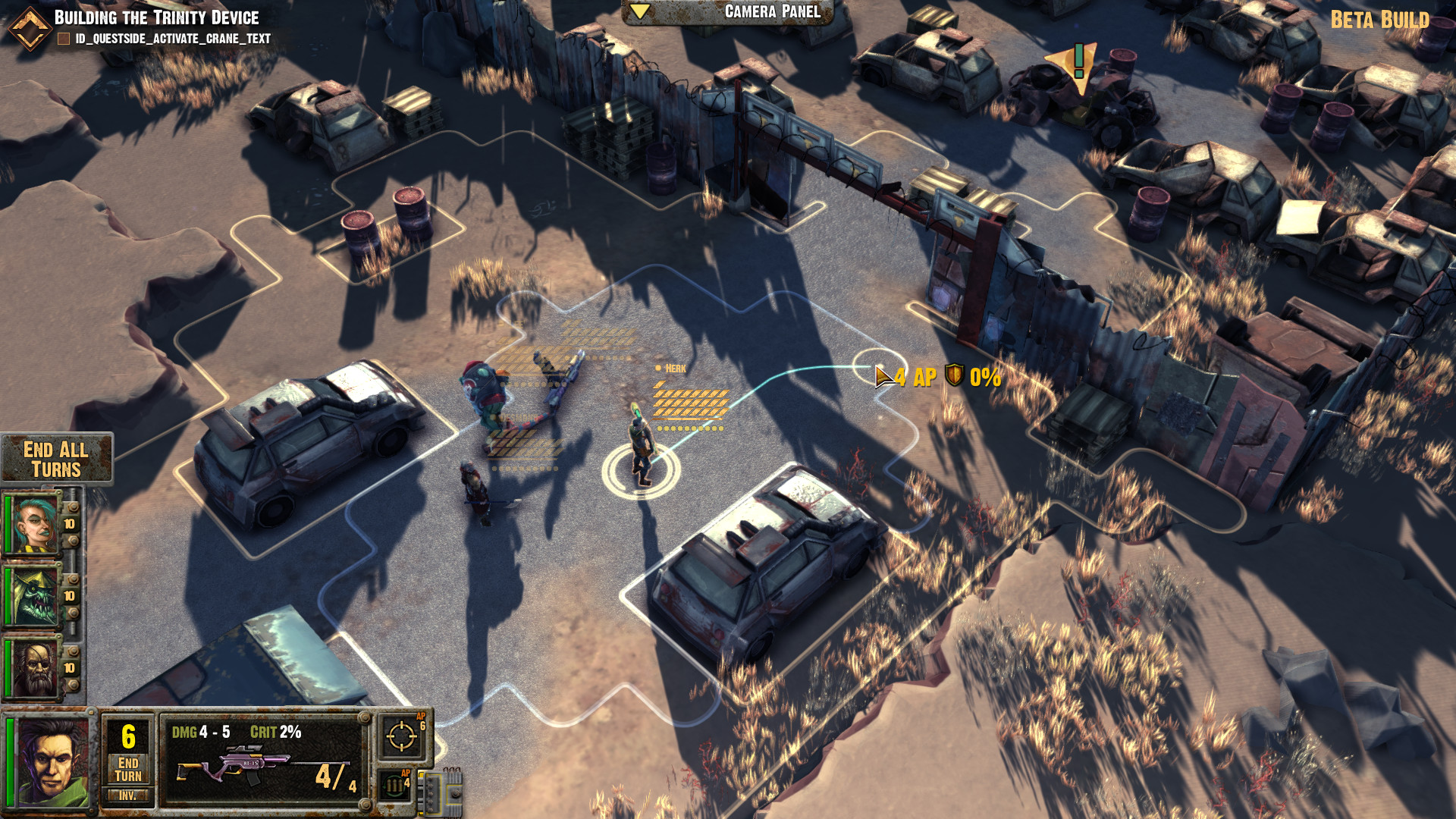Image resolution: width=1456 pixels, height=819 pixels.
Task: Click the lower bolt toggle beside the eyepatch portrait
Action: click(72, 685)
